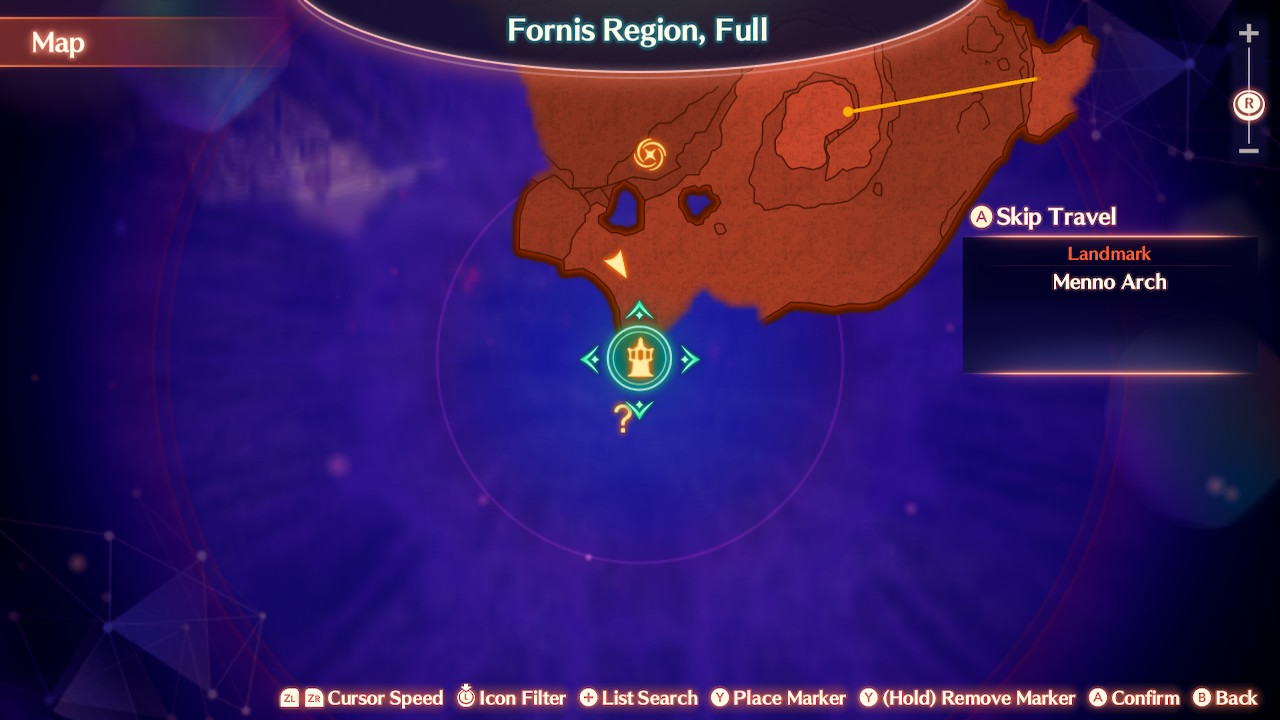This screenshot has height=720, width=1280.
Task: Click the Fornis Region, Full title banner
Action: point(637,30)
